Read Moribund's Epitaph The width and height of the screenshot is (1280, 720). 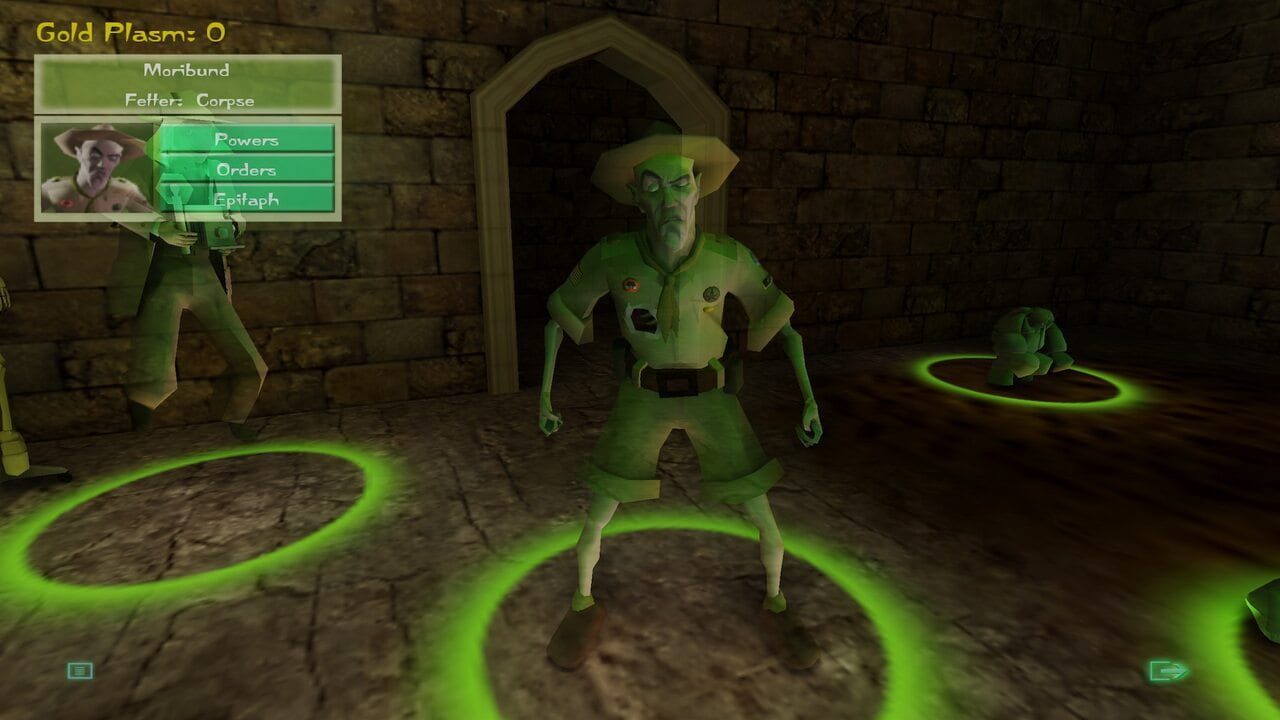[x=248, y=198]
